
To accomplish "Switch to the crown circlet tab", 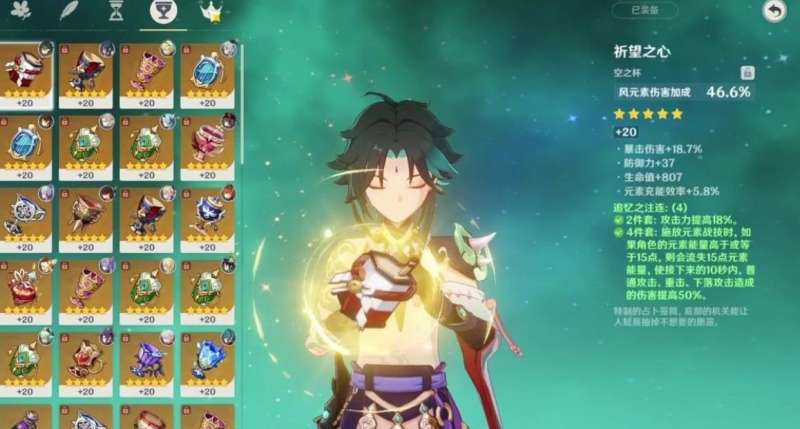I will click(x=211, y=12).
